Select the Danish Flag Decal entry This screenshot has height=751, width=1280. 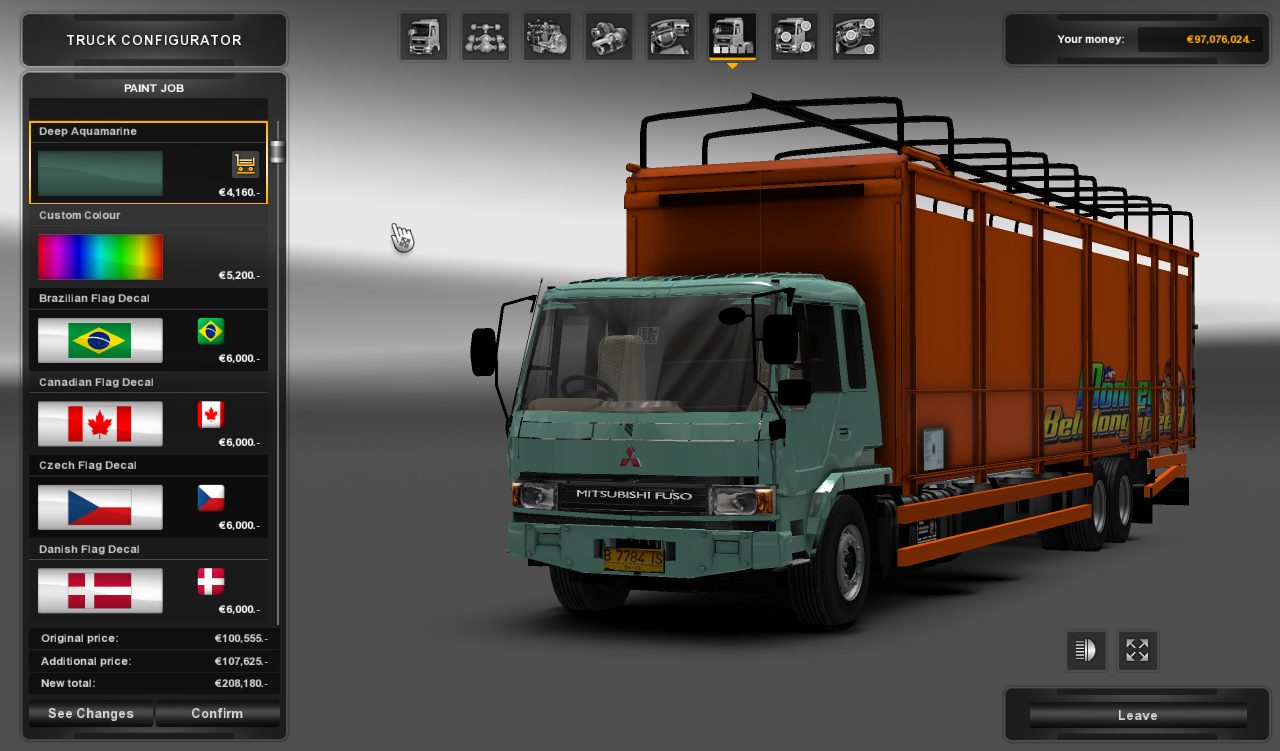pos(100,590)
